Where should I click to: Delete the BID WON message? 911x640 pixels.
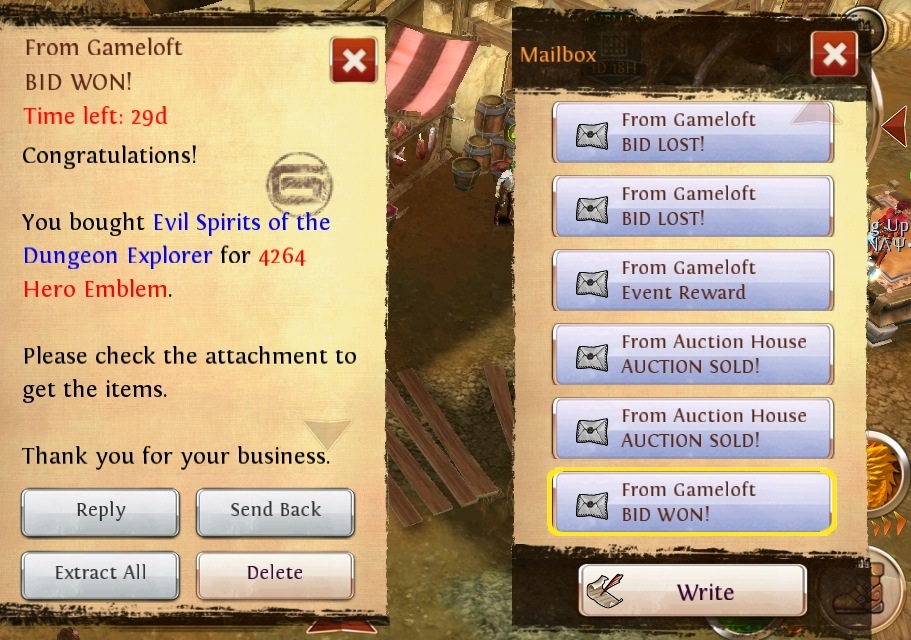coord(275,573)
